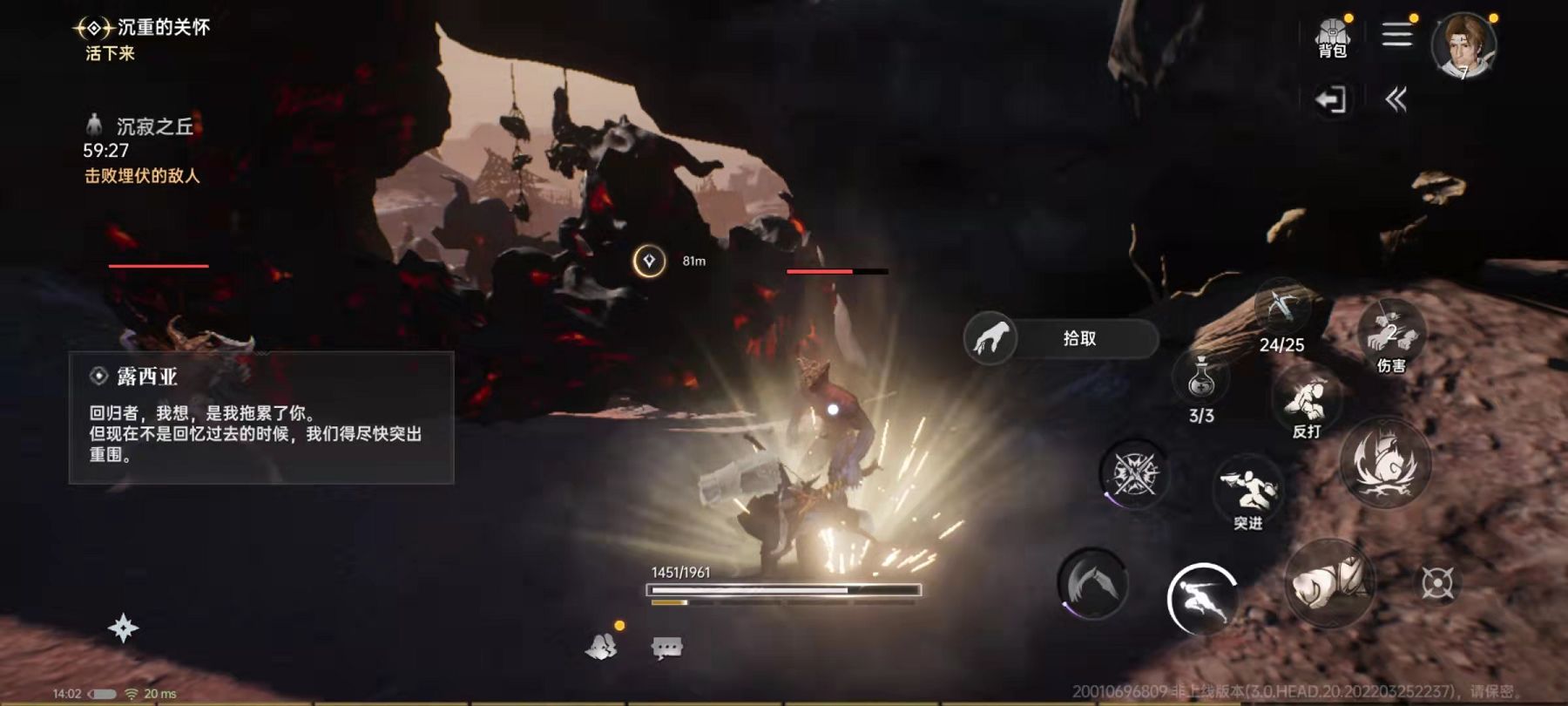This screenshot has height=706, width=1568.
Task: Open the hamburger main menu
Action: click(x=1399, y=33)
